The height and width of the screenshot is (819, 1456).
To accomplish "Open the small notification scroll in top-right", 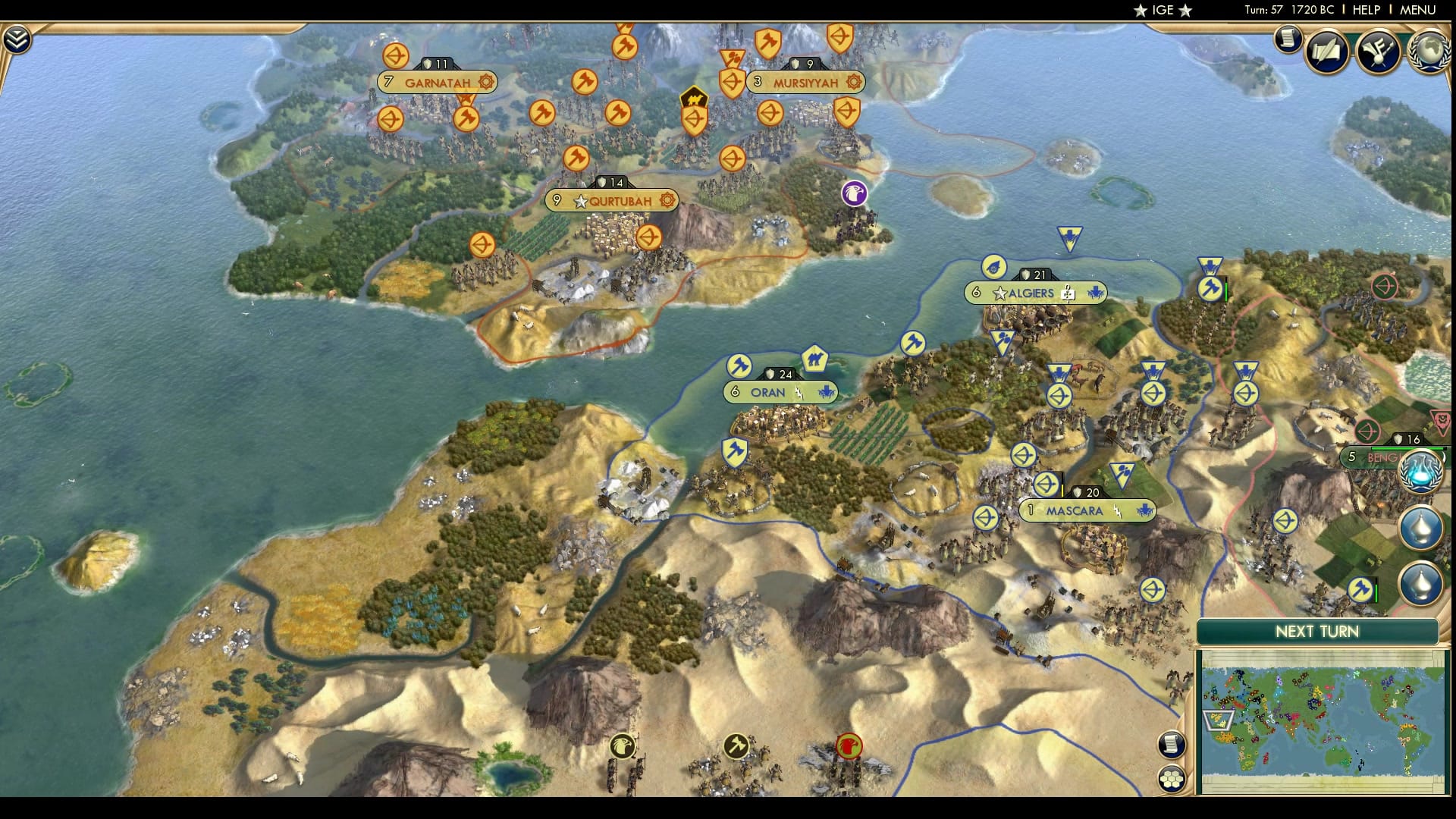I will [x=1287, y=36].
